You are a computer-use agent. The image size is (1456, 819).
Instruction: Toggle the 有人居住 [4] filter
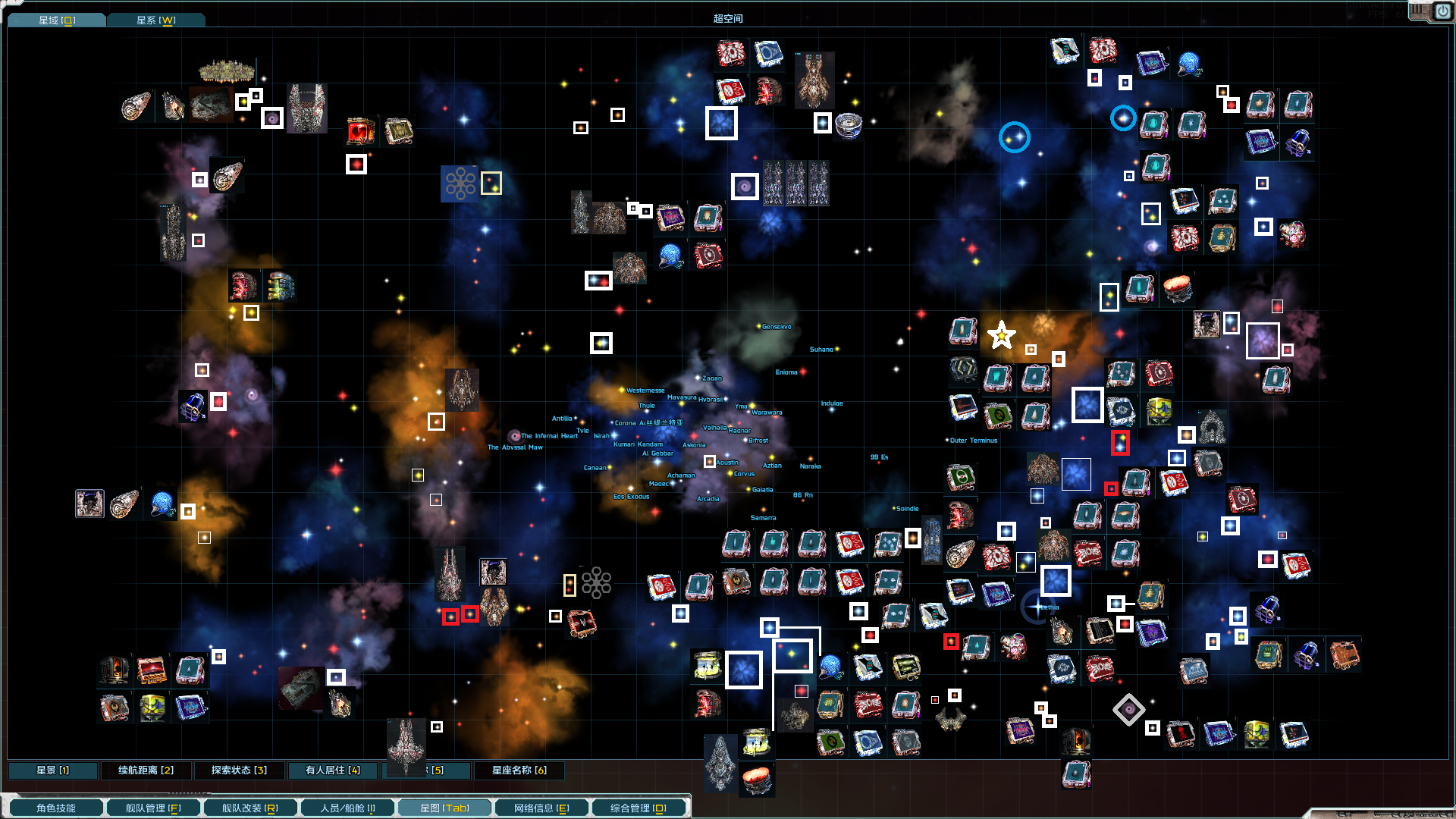pyautogui.click(x=331, y=770)
